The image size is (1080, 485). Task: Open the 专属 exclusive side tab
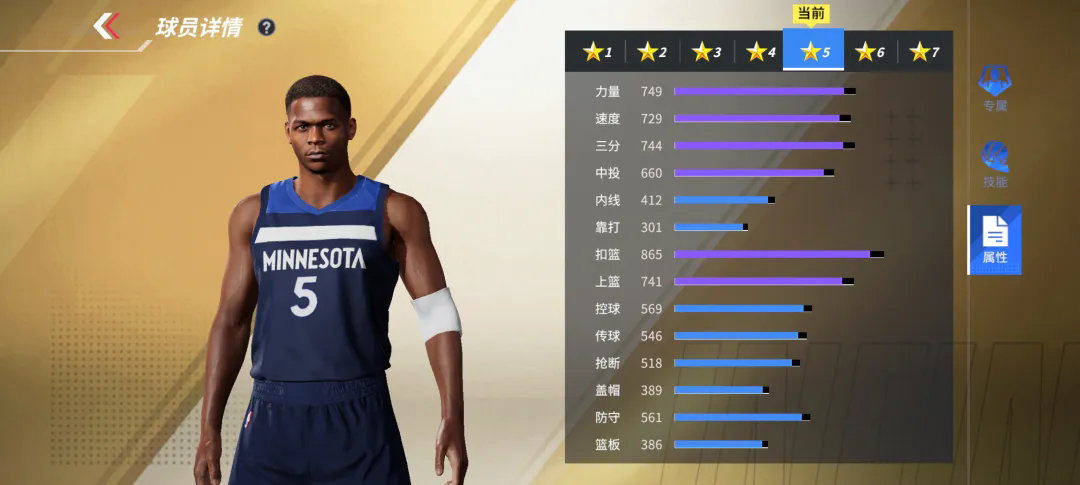click(994, 88)
